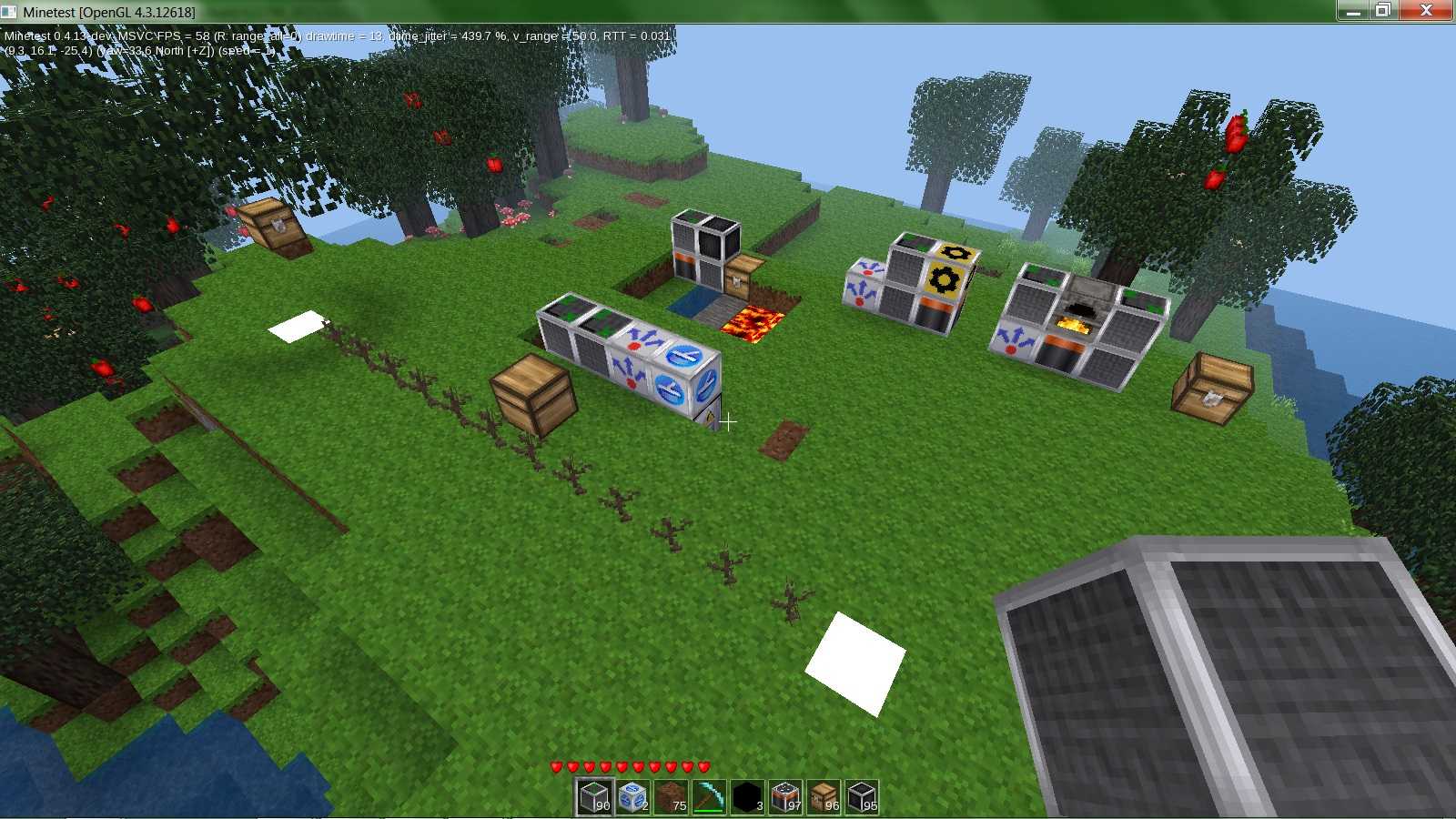Click the rightmost heart above the hotbar

(x=703, y=767)
